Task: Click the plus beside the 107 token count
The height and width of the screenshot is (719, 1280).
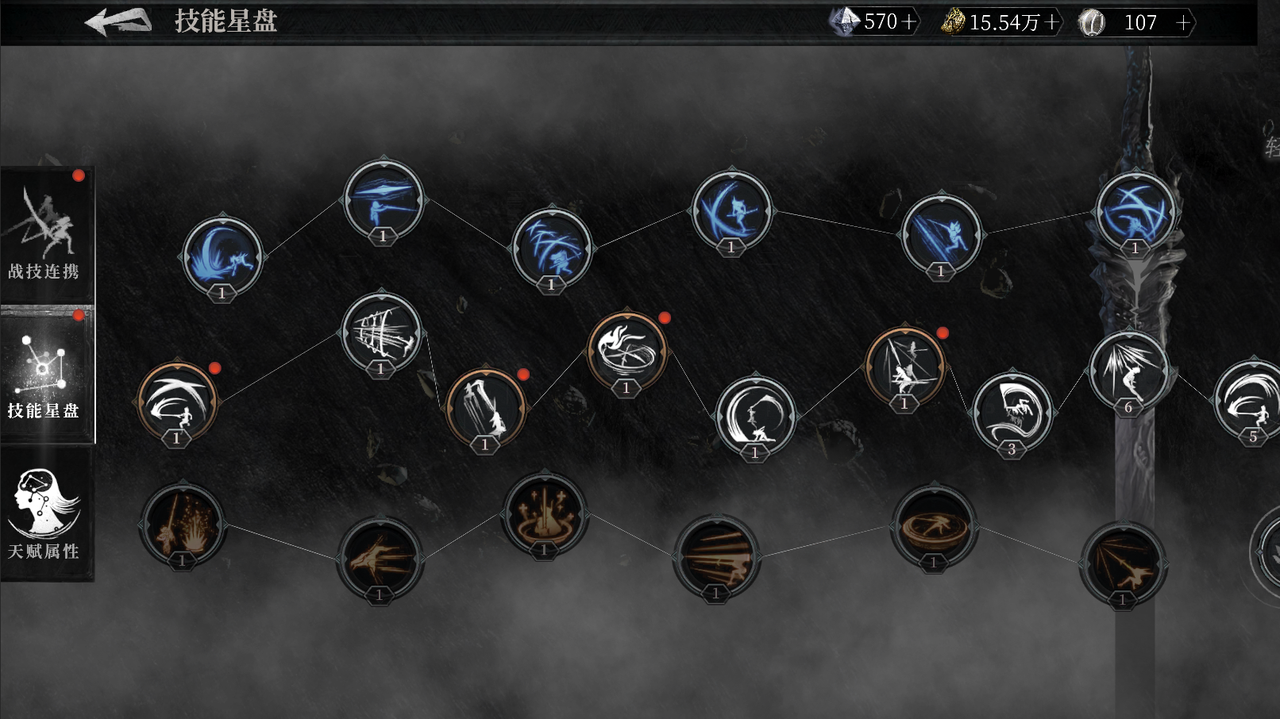Action: [1184, 22]
